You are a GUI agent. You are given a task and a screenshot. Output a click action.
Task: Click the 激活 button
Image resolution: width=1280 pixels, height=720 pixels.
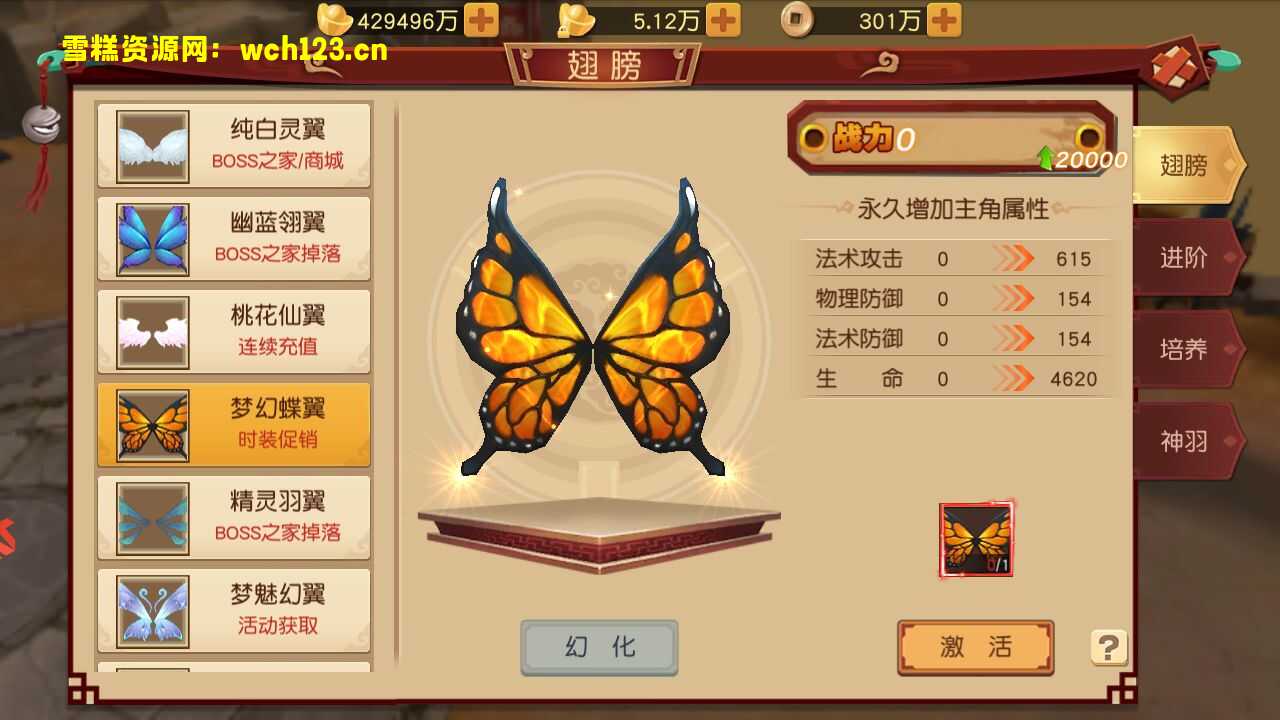coord(974,647)
